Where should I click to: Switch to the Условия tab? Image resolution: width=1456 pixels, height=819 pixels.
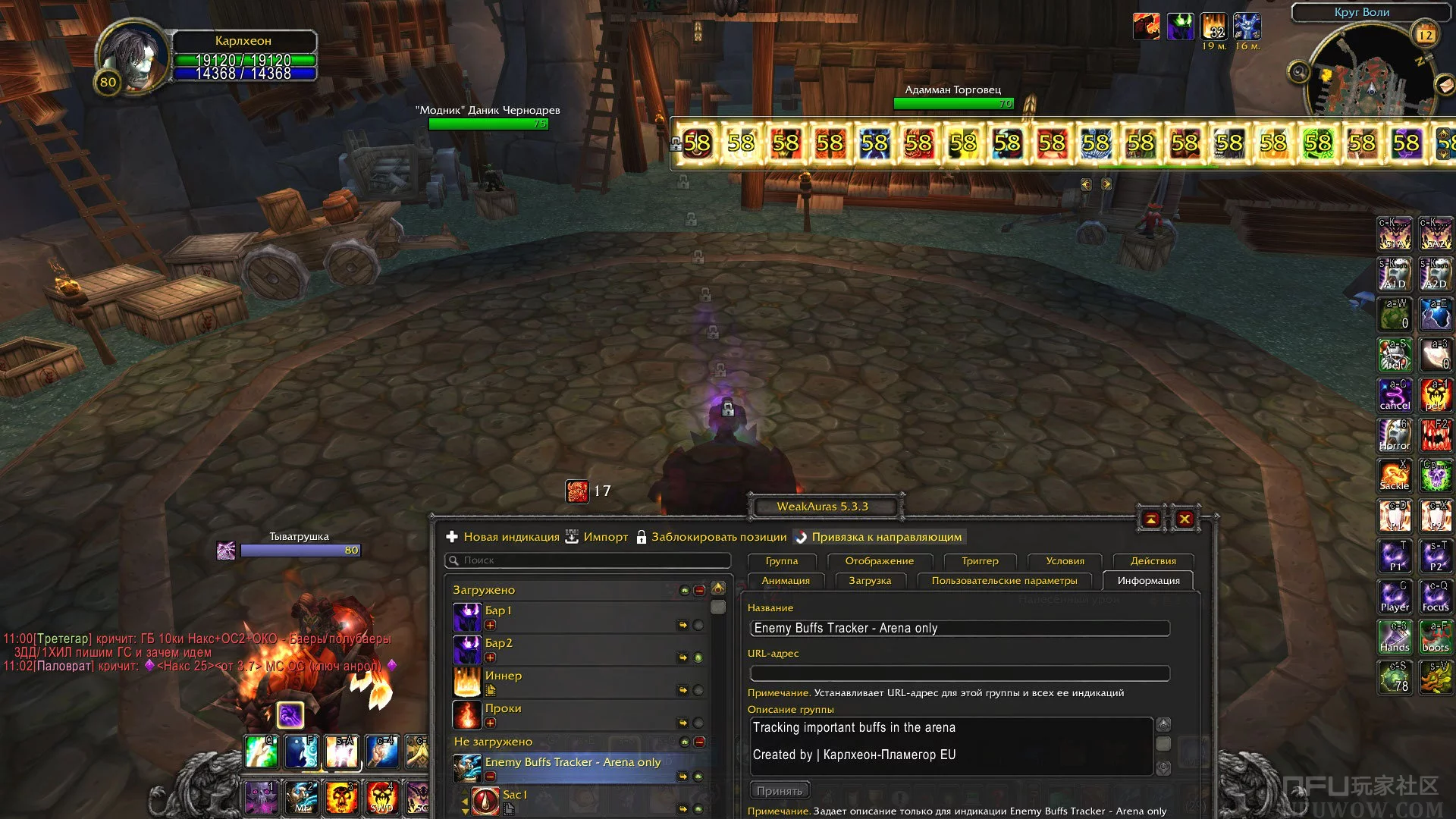tap(1065, 561)
